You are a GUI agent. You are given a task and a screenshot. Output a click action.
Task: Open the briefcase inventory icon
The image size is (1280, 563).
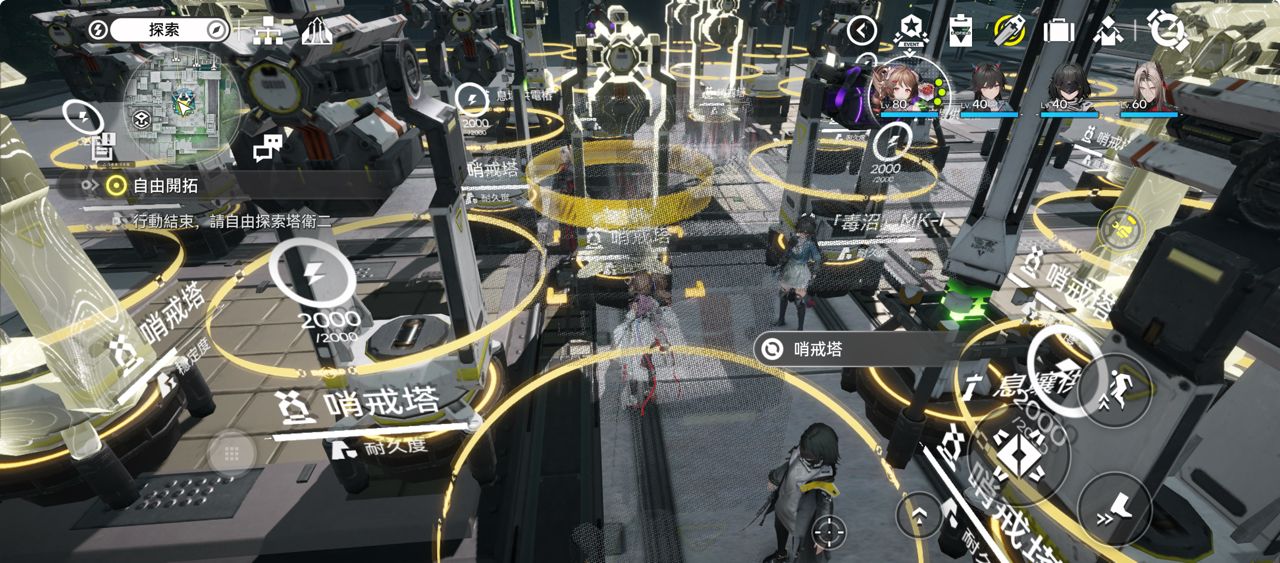coord(1058,31)
